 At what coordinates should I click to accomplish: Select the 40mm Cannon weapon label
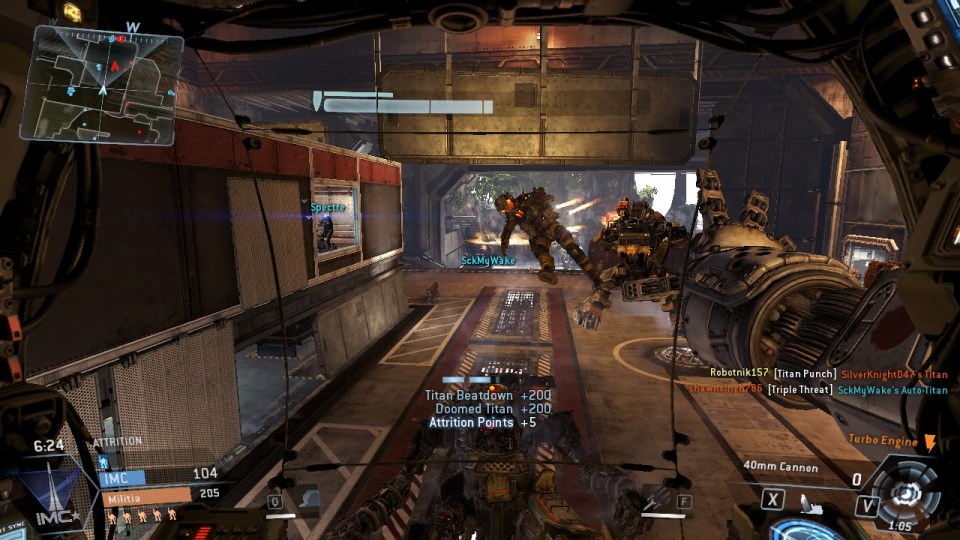tap(781, 467)
